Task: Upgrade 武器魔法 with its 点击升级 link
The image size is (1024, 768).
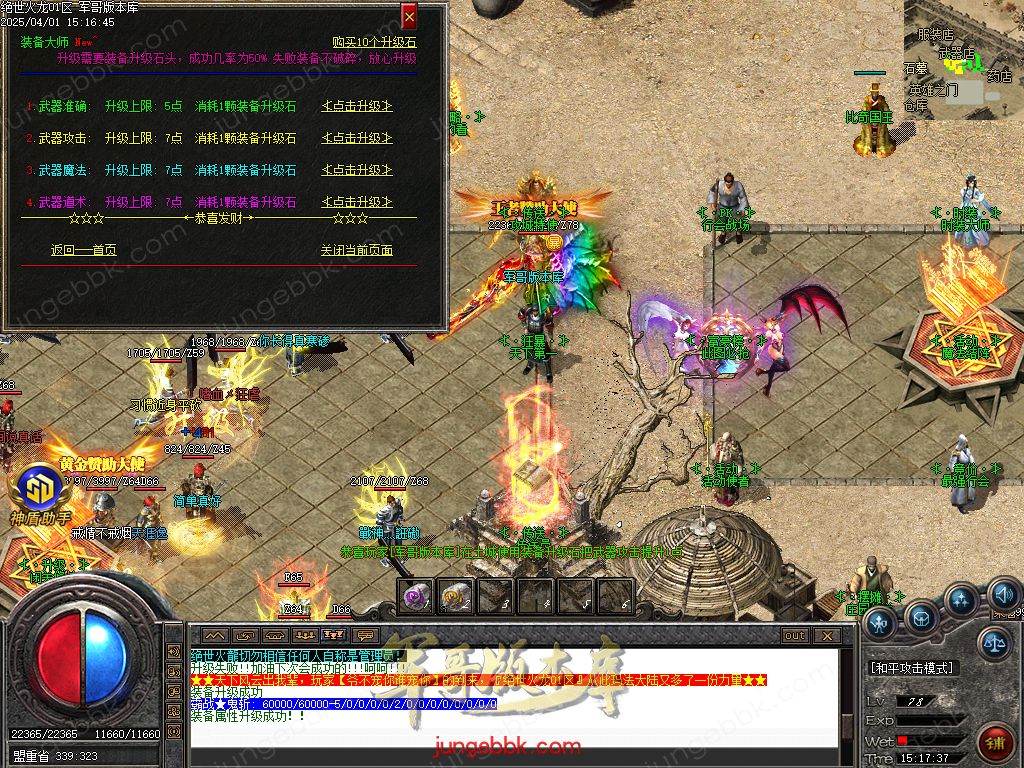Action: click(356, 170)
